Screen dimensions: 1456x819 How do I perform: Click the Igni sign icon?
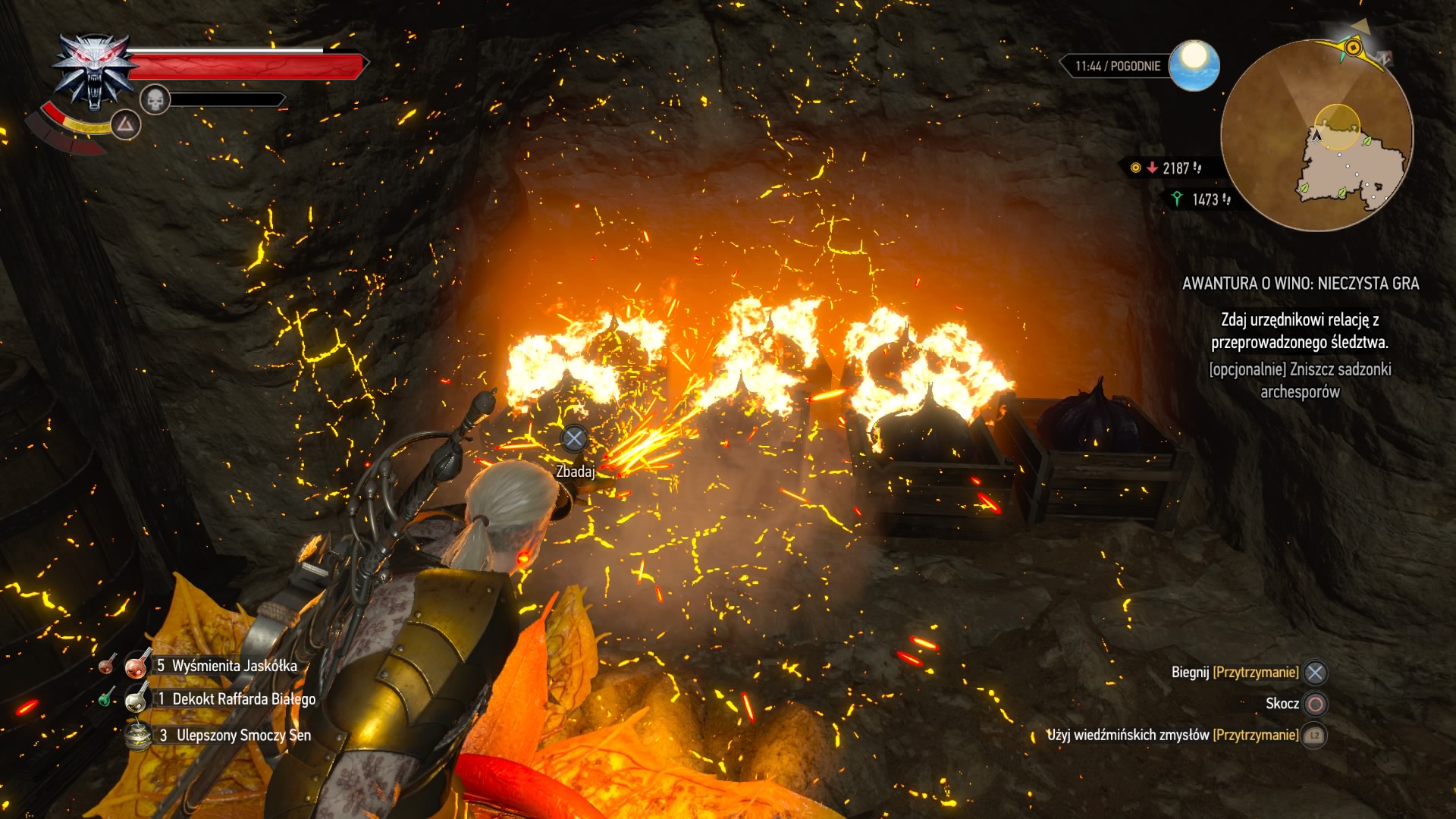click(125, 124)
